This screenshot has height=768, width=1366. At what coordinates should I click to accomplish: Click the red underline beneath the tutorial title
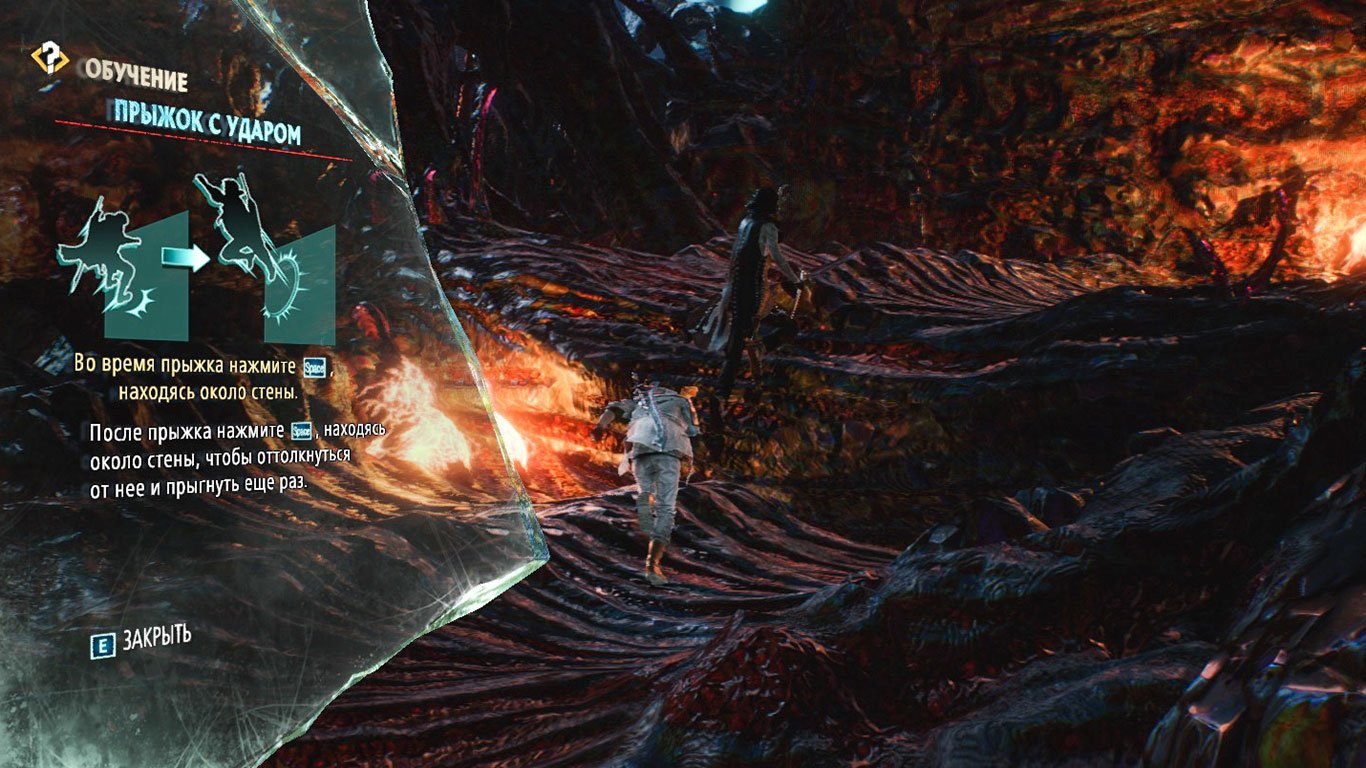tap(200, 138)
